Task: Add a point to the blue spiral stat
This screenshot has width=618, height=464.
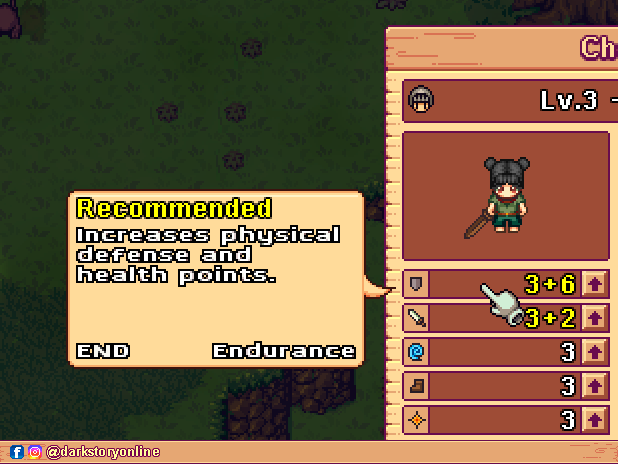Action: 596,352
